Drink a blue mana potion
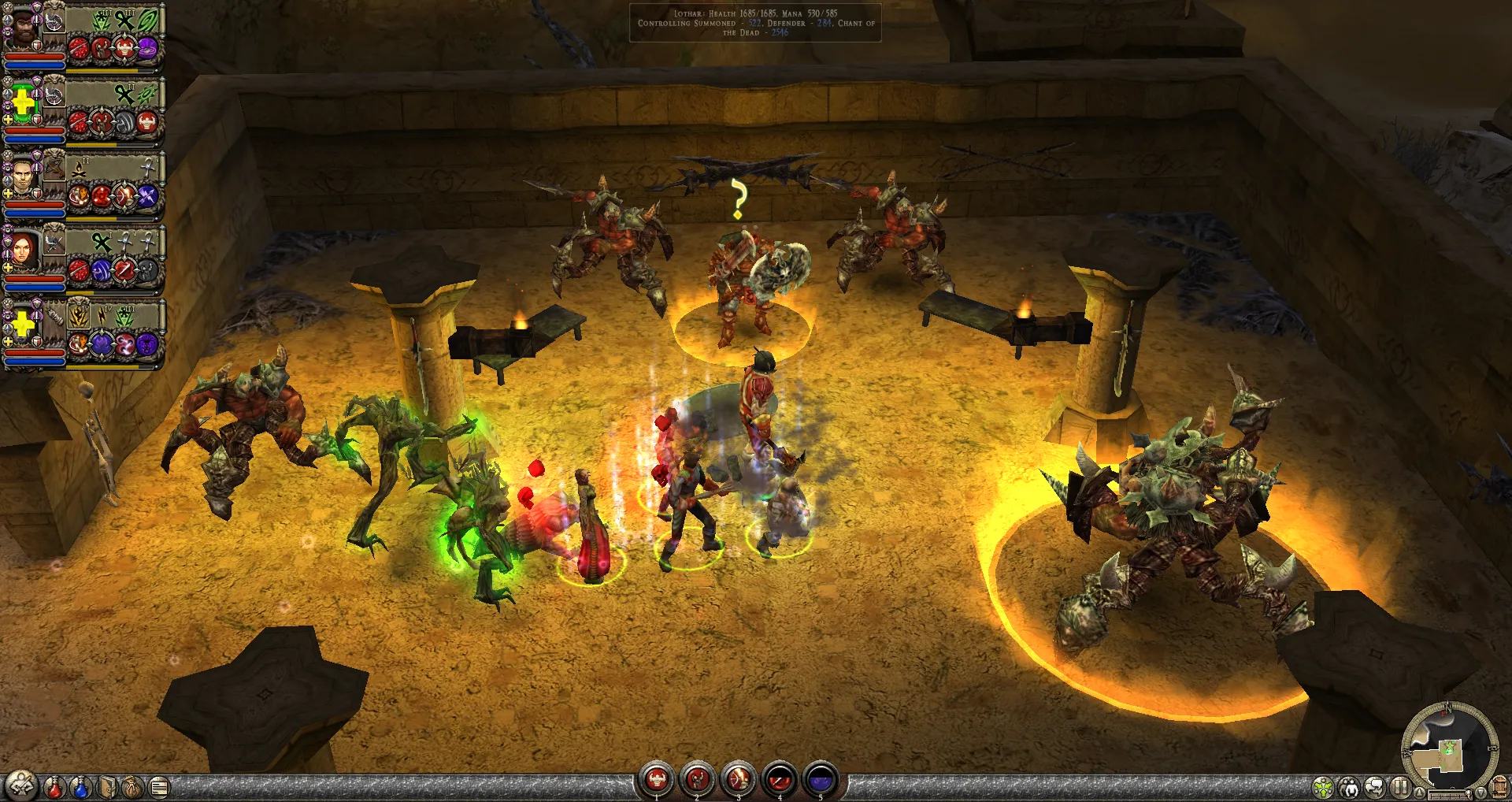This screenshot has height=802, width=1512. click(80, 786)
